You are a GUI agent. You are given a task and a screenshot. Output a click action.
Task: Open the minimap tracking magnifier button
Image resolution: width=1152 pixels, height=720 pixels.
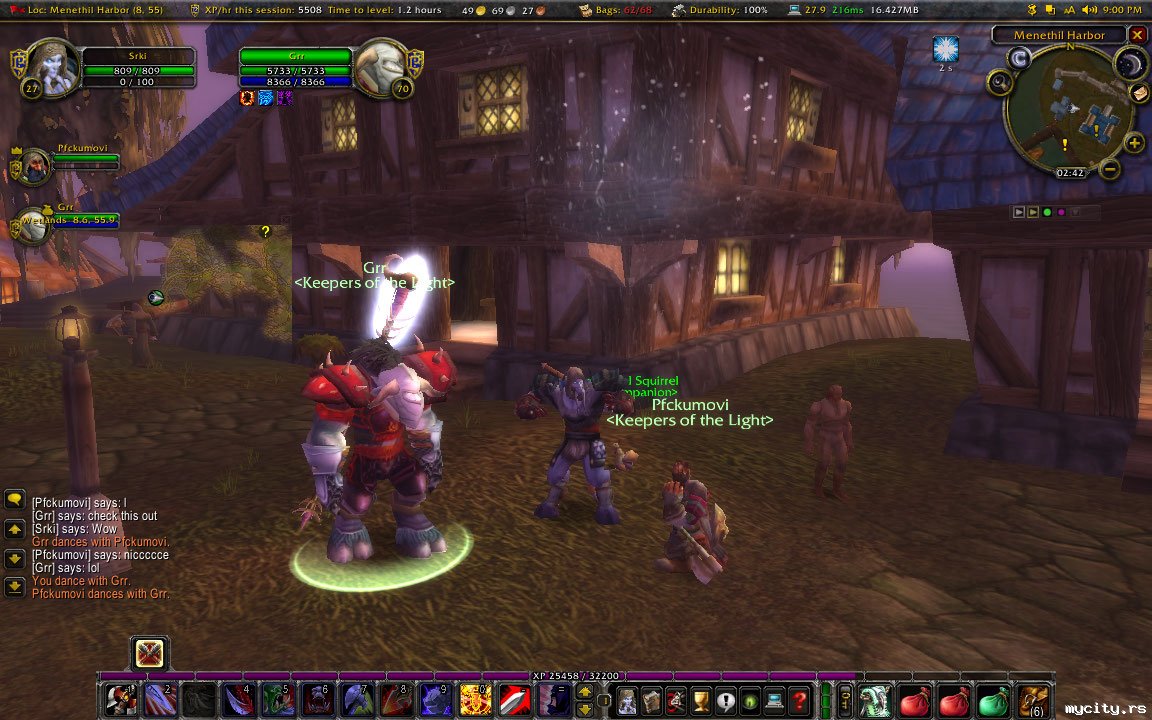[999, 84]
